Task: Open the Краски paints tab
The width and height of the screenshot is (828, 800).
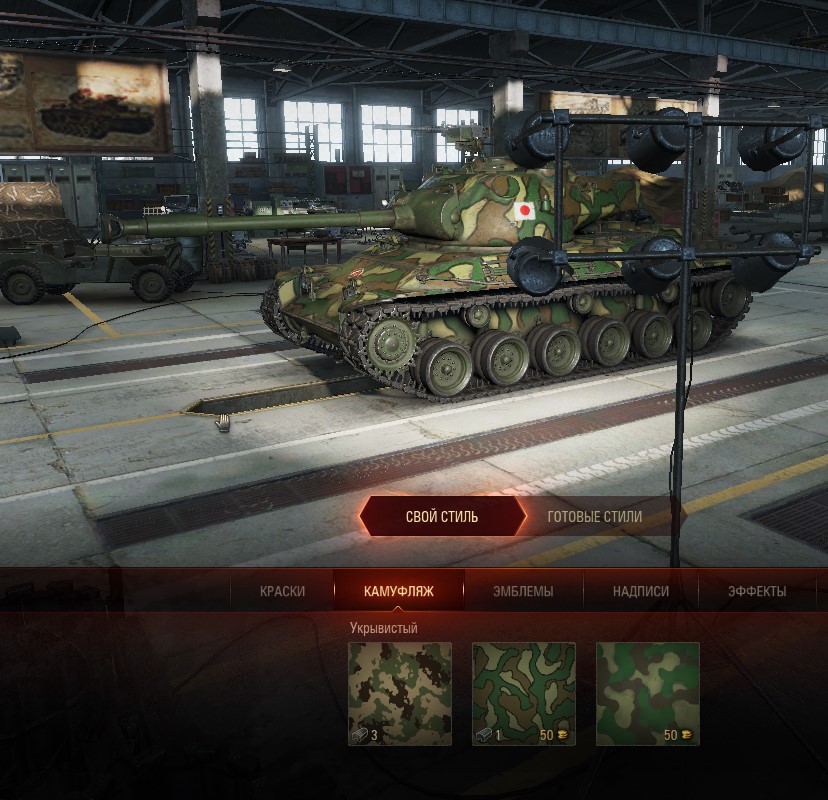Action: [282, 591]
